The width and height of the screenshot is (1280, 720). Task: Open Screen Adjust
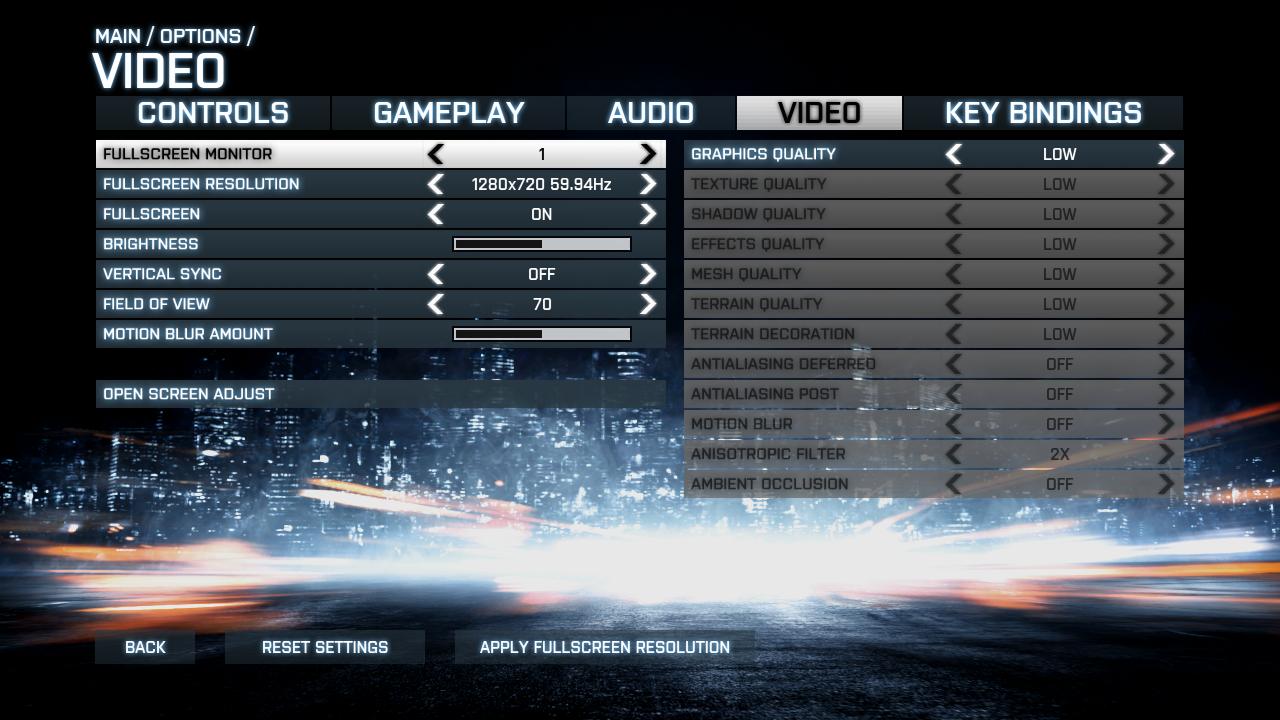coord(189,394)
